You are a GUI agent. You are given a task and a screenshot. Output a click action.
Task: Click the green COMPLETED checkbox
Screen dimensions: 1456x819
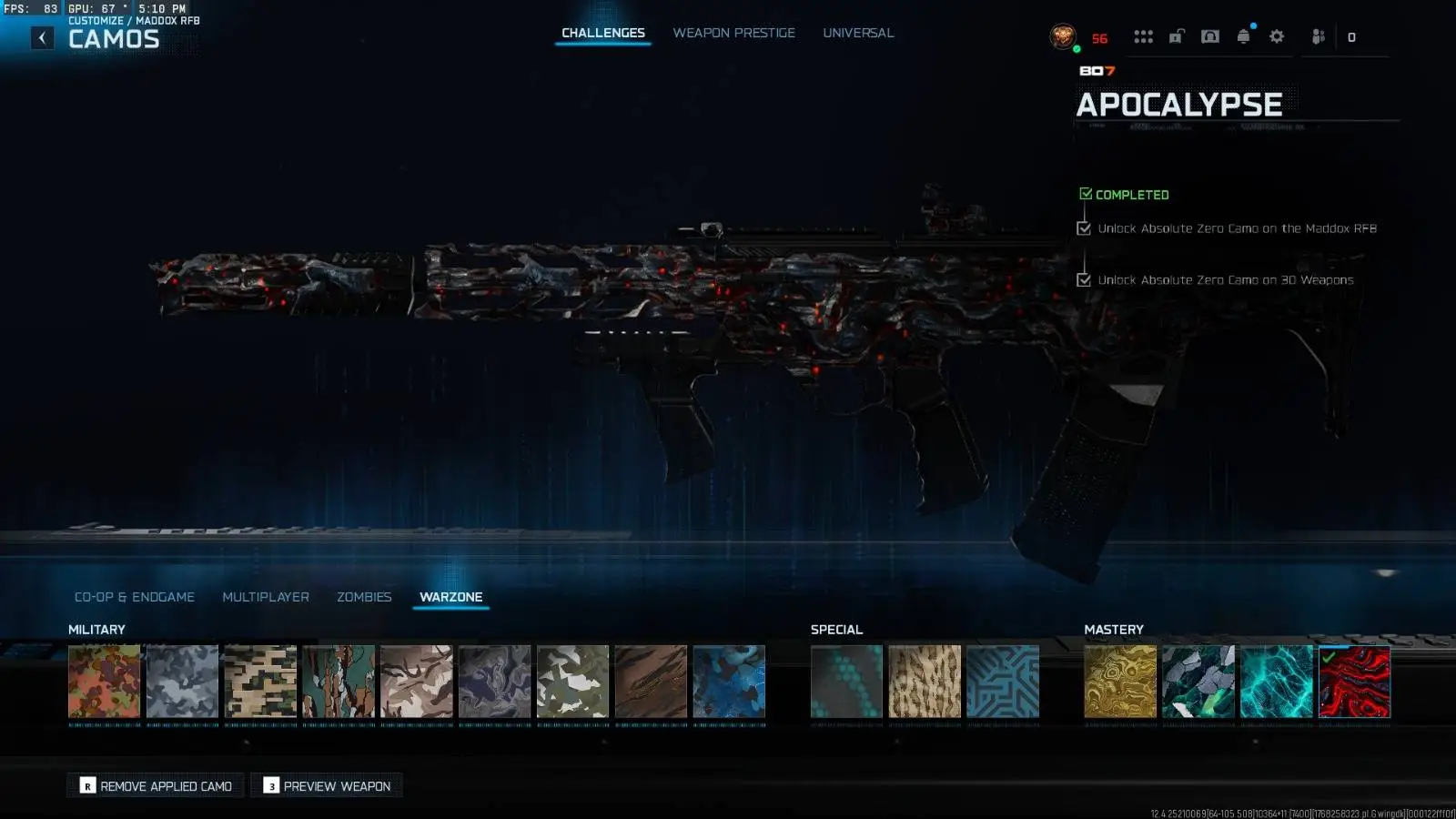tap(1085, 193)
